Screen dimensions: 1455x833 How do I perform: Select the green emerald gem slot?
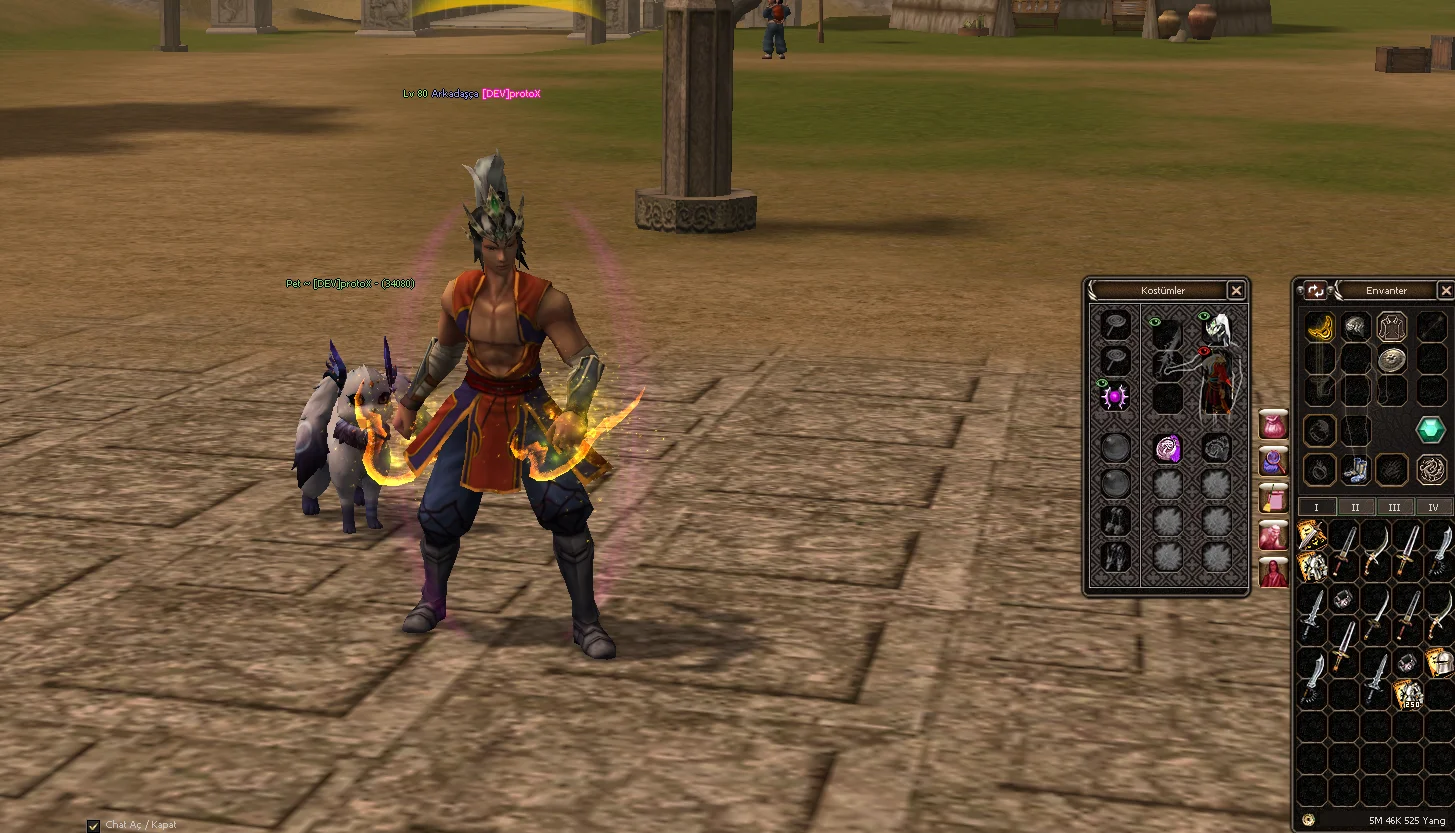coord(1431,430)
